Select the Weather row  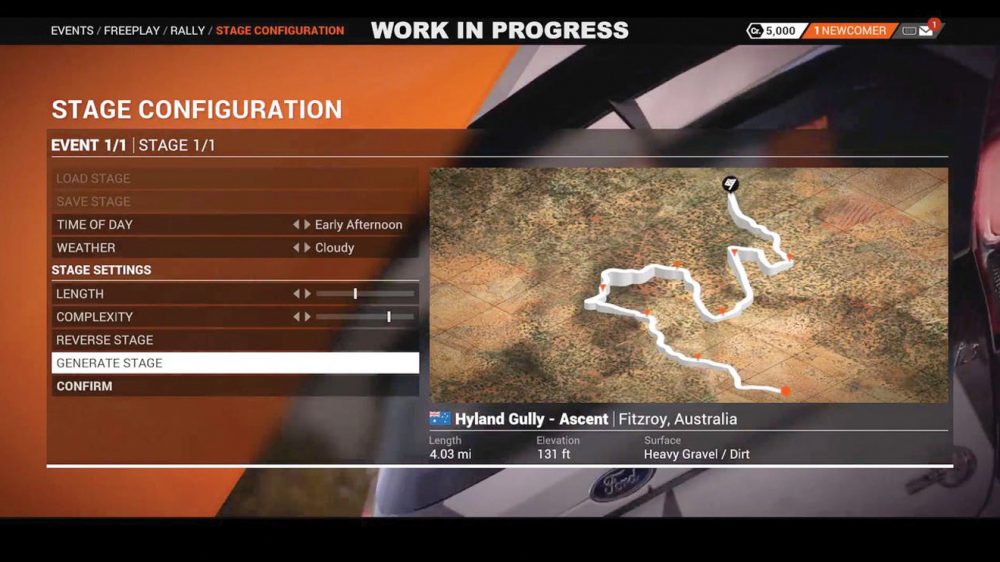(170, 248)
